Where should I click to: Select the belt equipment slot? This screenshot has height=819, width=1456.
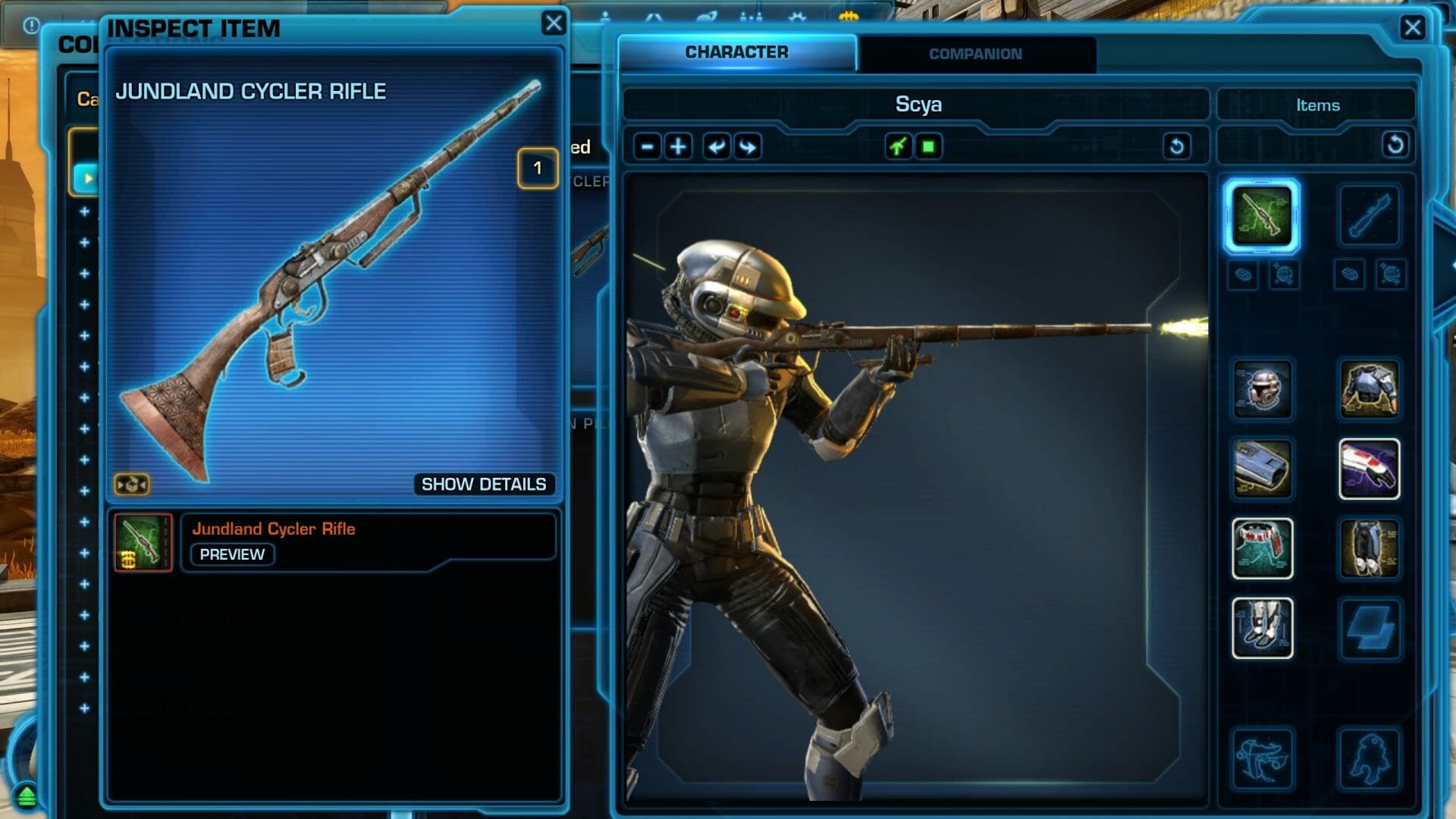pyautogui.click(x=1262, y=548)
